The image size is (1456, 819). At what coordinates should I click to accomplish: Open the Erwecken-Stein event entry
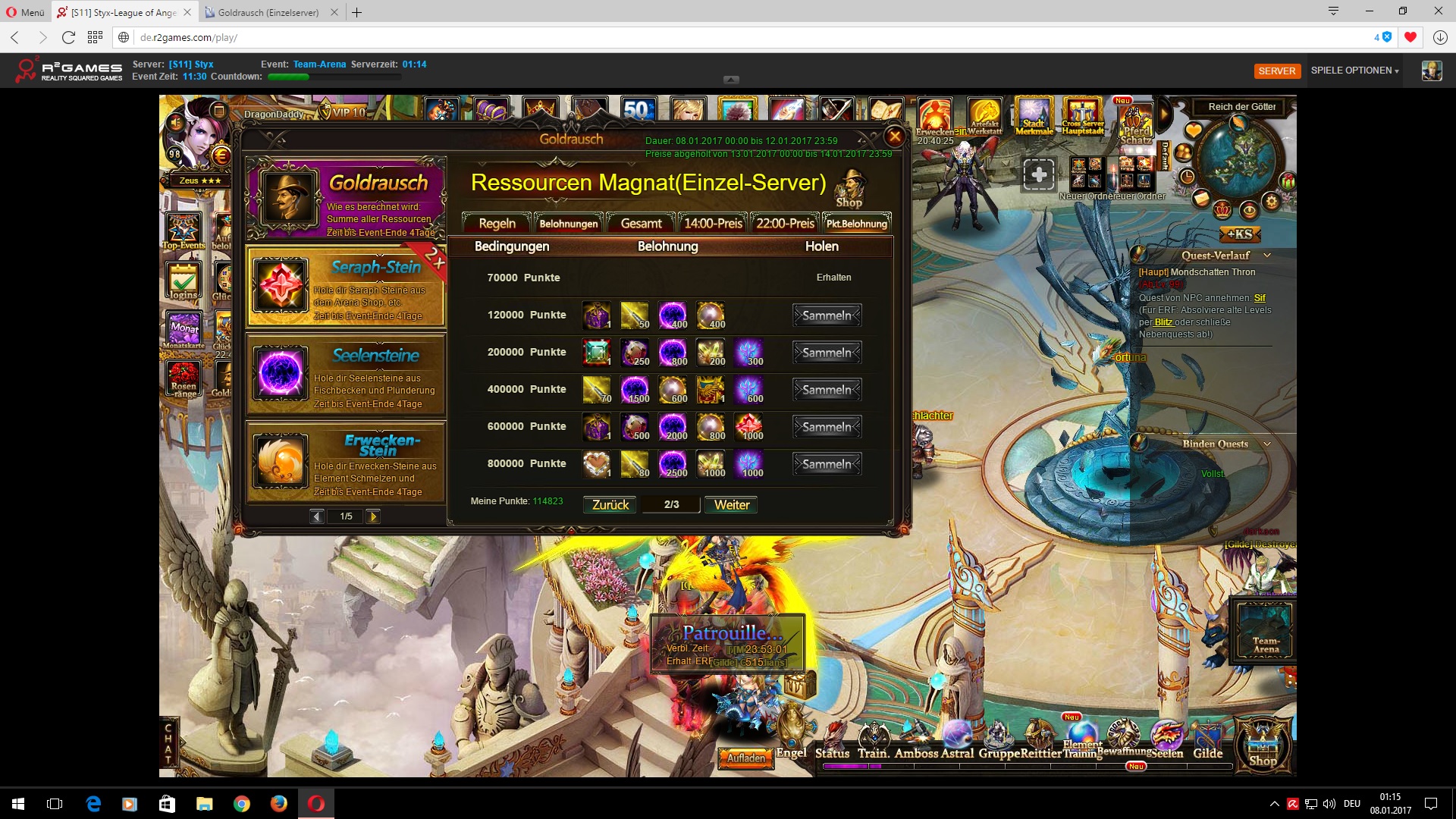click(346, 463)
